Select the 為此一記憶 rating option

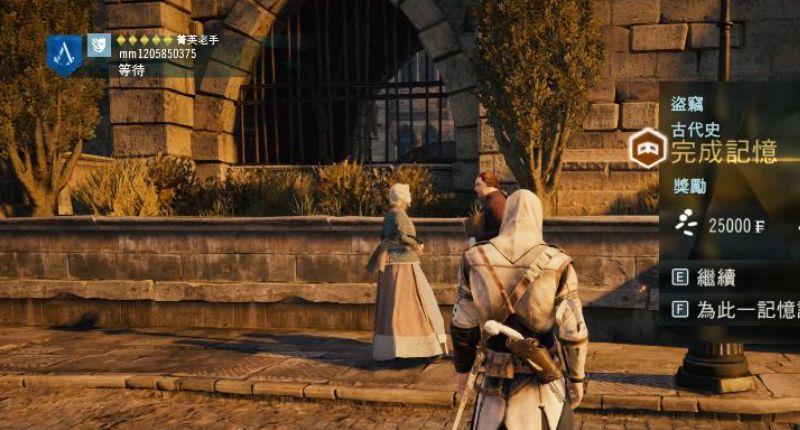pos(740,309)
